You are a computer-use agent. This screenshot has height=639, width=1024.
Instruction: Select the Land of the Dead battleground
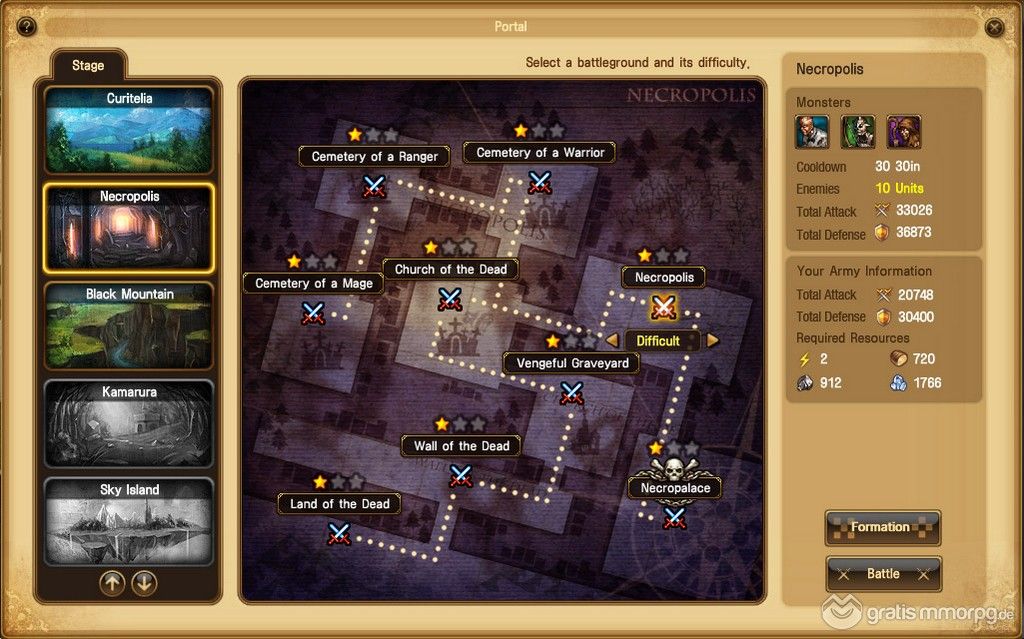pyautogui.click(x=339, y=532)
